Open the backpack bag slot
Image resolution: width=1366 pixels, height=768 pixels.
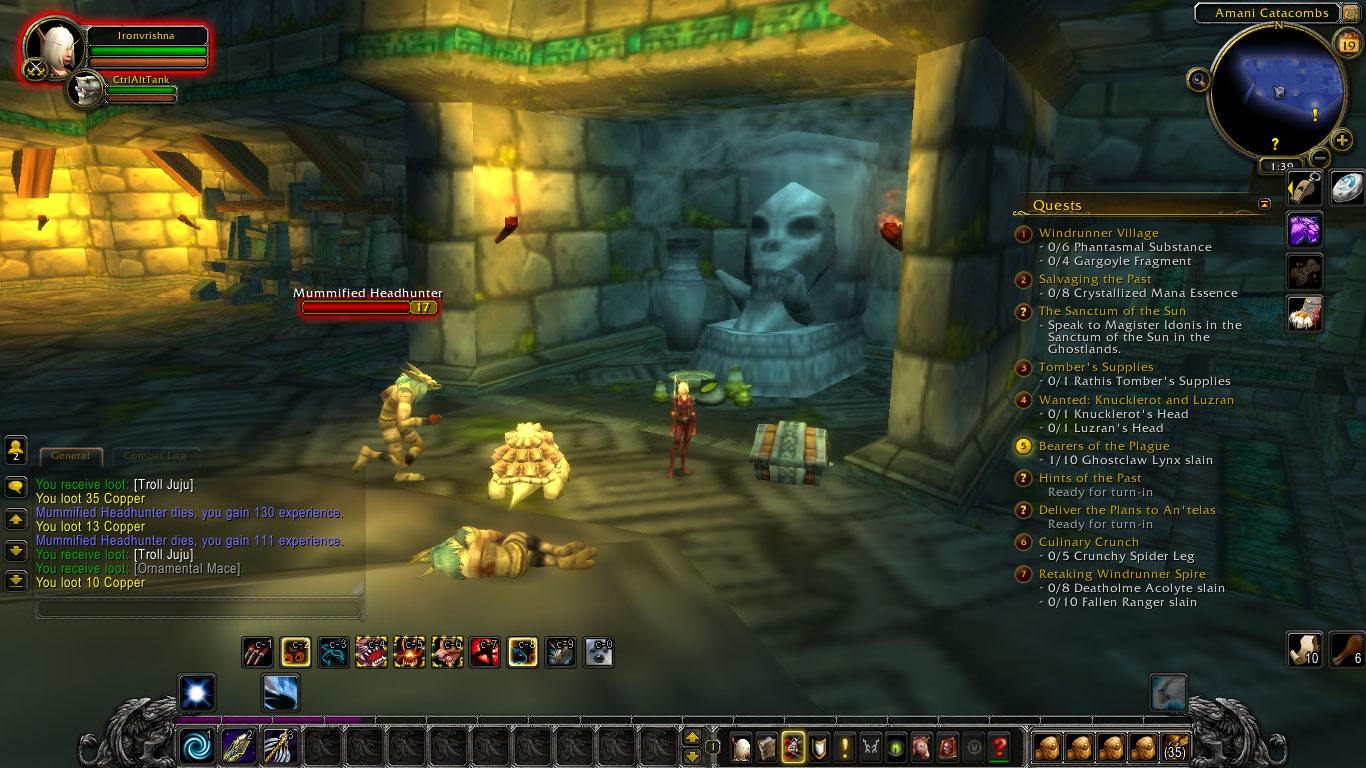coord(1176,746)
